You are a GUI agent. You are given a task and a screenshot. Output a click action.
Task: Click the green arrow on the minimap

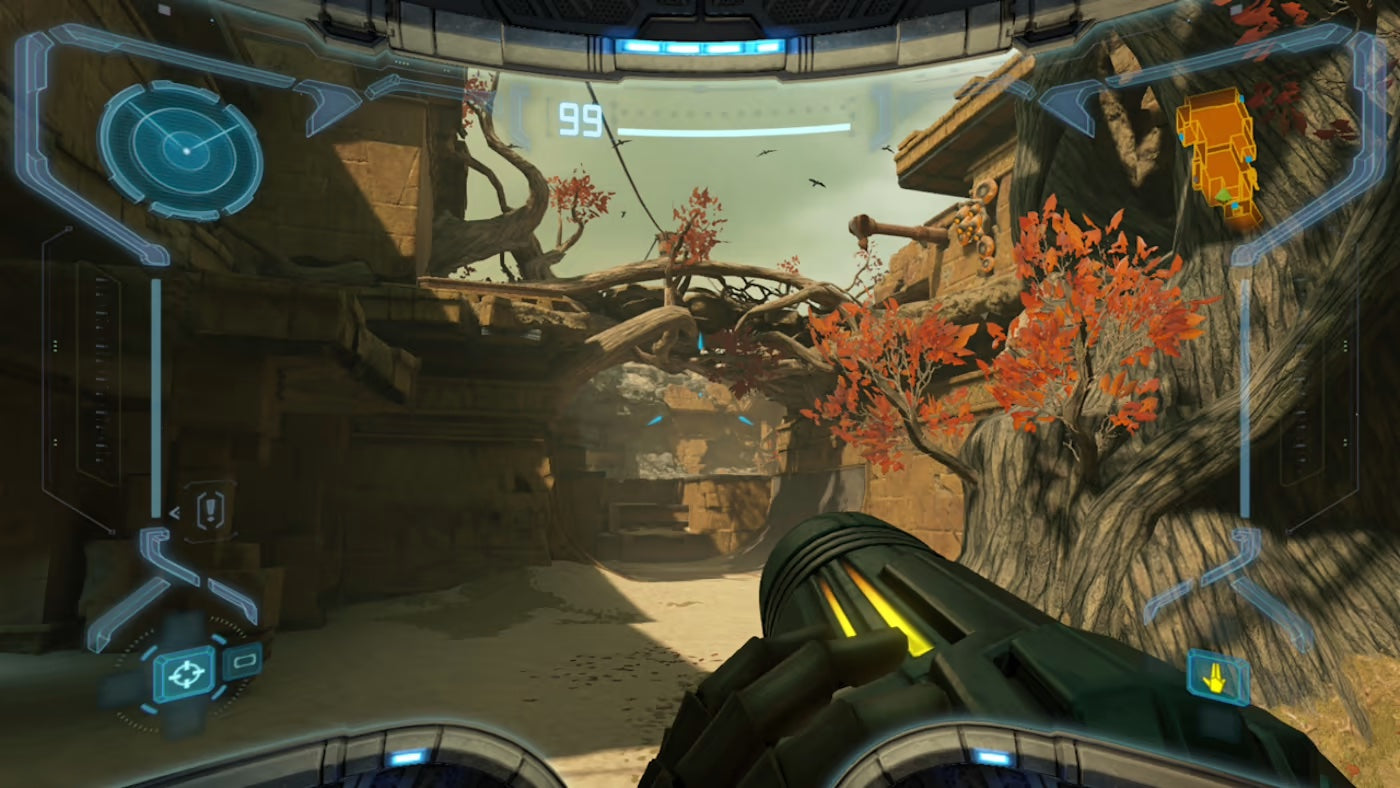click(x=1224, y=198)
